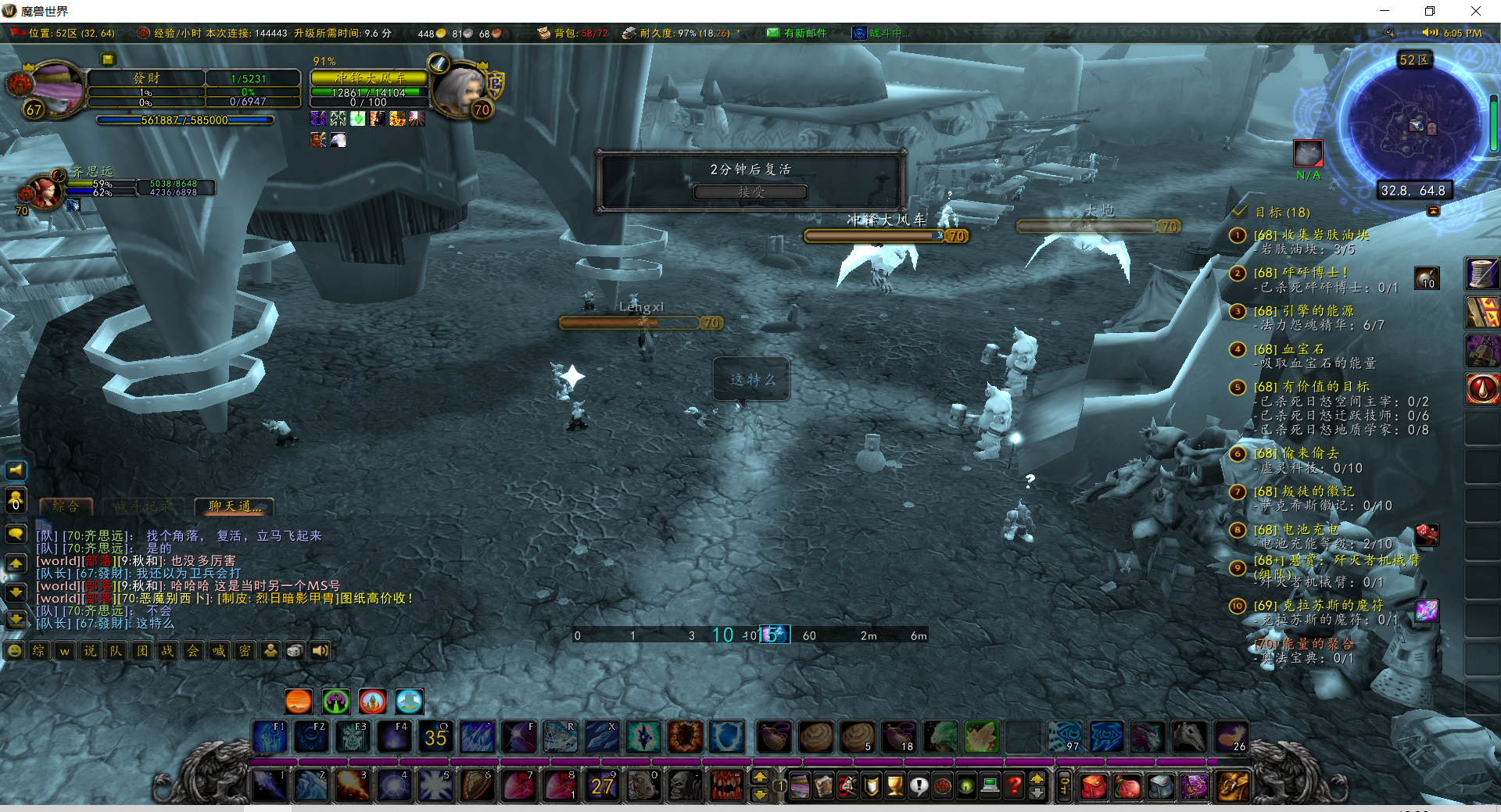This screenshot has height=812, width=1501.
Task: Toggle the megaphone icon on the left edge
Action: [15, 470]
